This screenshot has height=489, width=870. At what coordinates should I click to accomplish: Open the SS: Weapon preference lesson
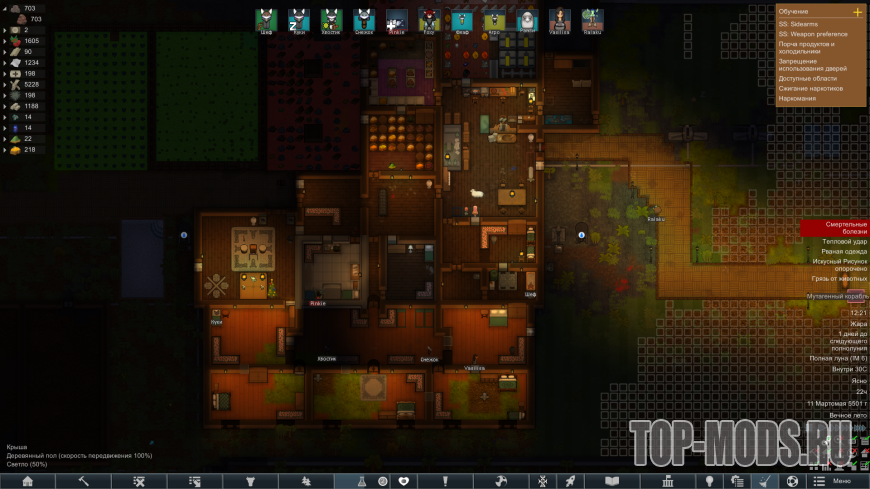[x=812, y=35]
